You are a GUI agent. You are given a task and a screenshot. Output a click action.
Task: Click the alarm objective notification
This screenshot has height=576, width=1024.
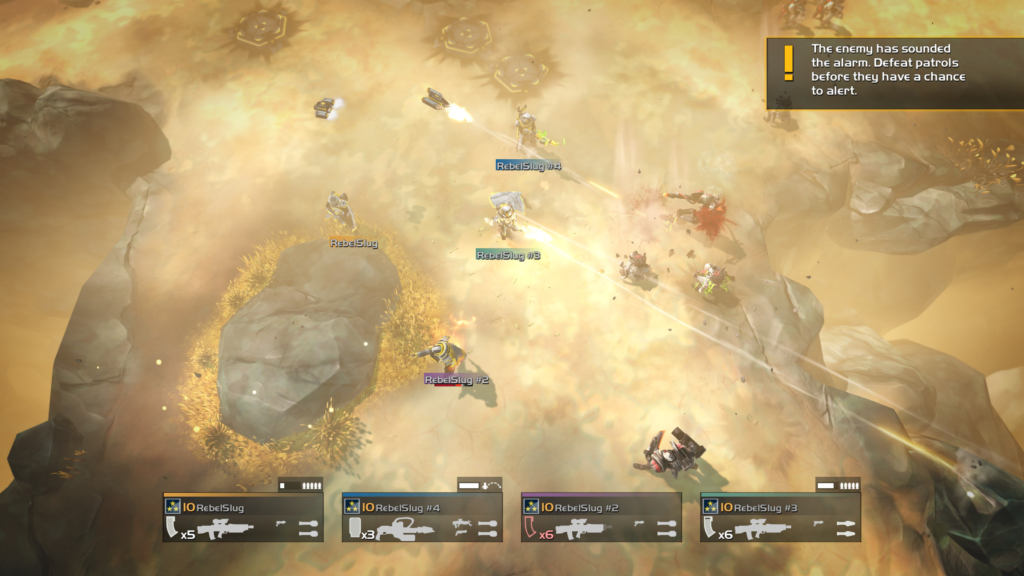pyautogui.click(x=894, y=73)
